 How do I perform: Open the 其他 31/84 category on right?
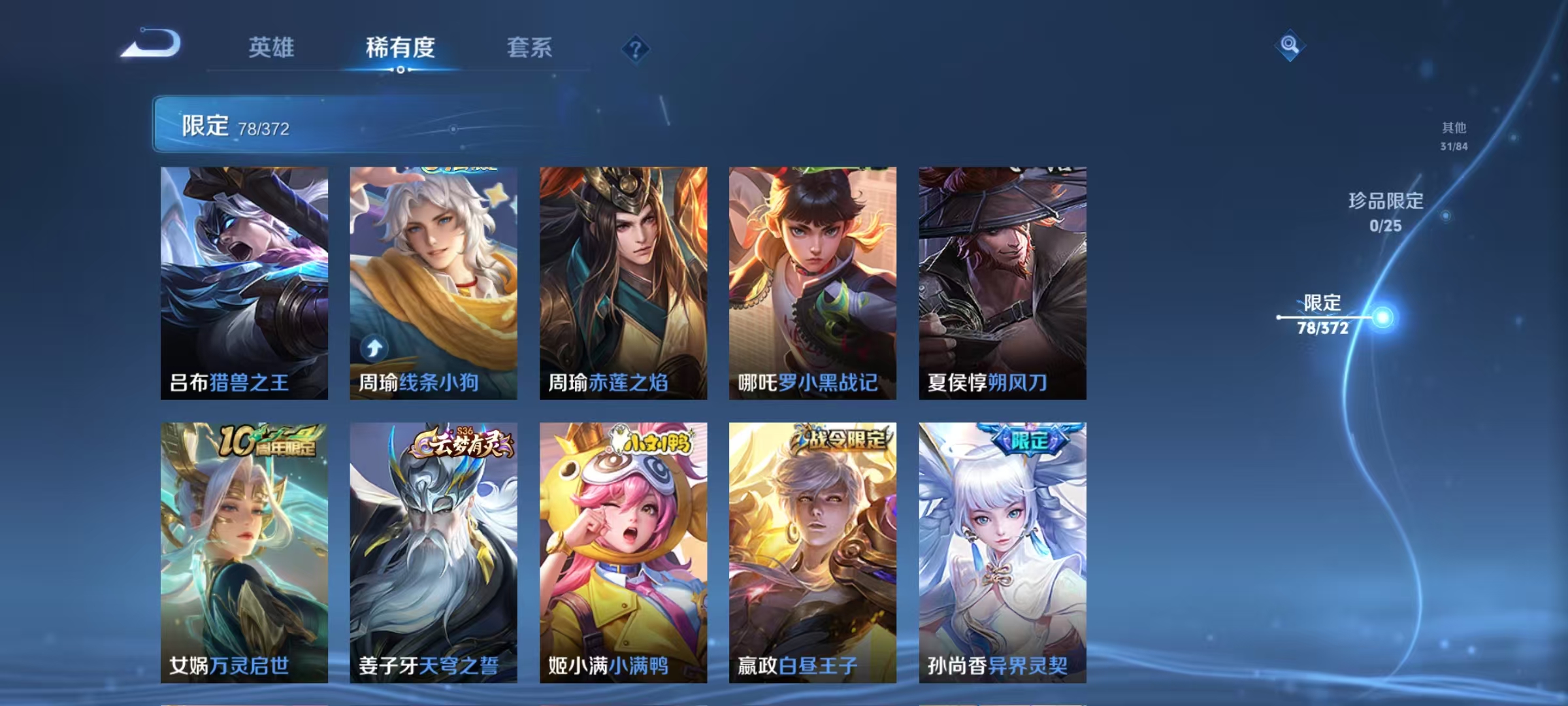click(x=1450, y=137)
